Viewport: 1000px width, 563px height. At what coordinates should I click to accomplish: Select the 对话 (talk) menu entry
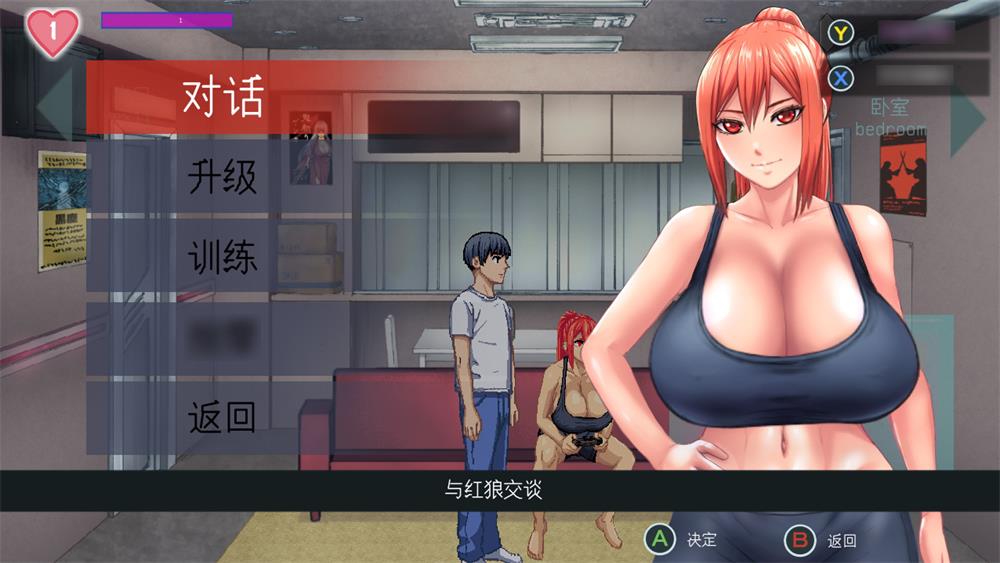[222, 97]
